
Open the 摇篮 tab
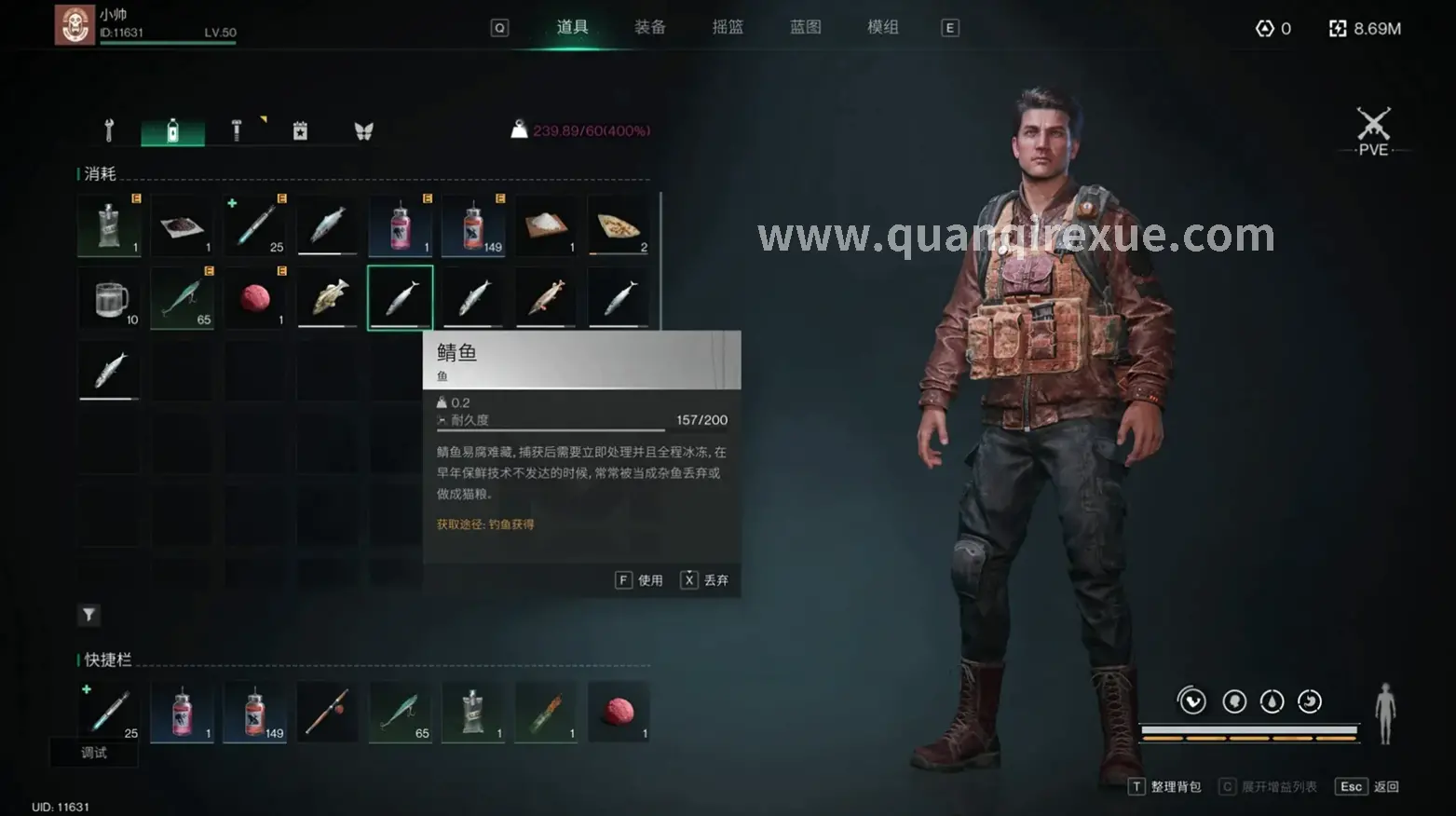728,27
